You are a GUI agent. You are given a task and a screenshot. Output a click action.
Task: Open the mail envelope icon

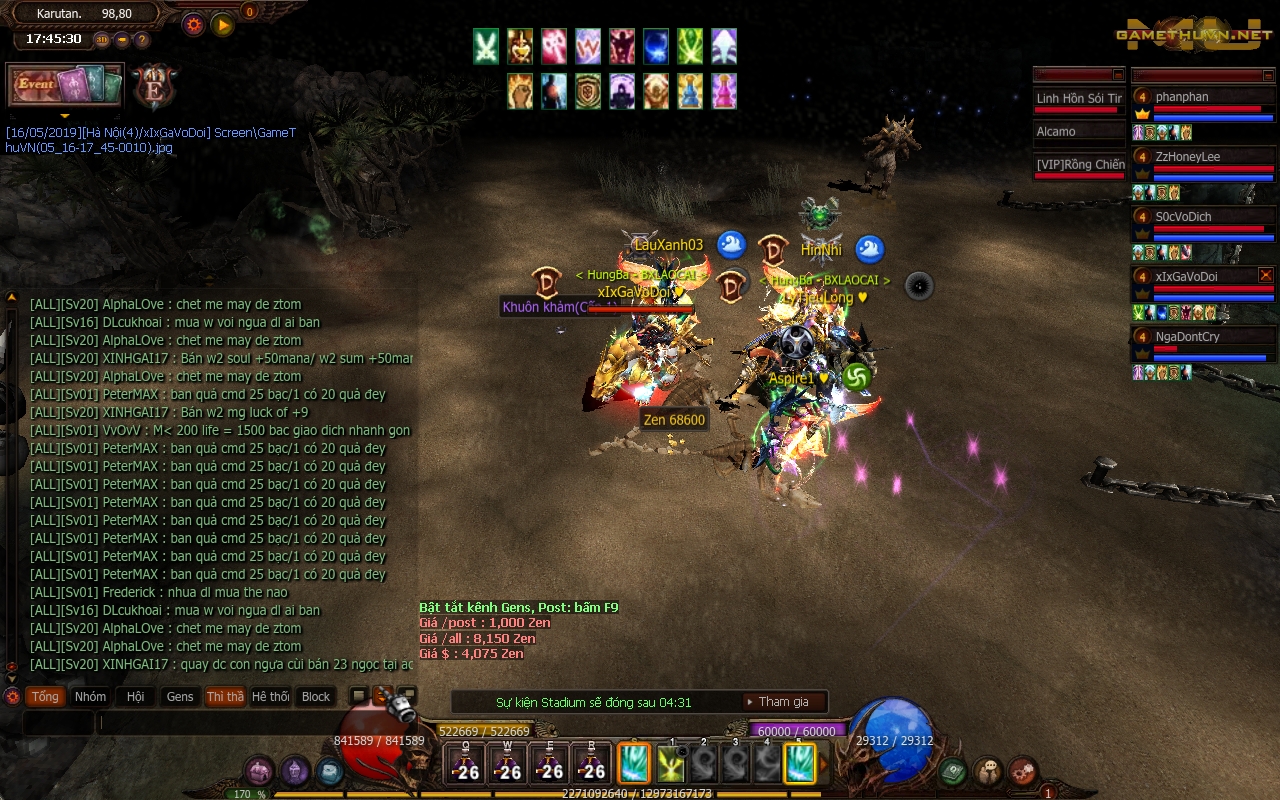coord(330,770)
